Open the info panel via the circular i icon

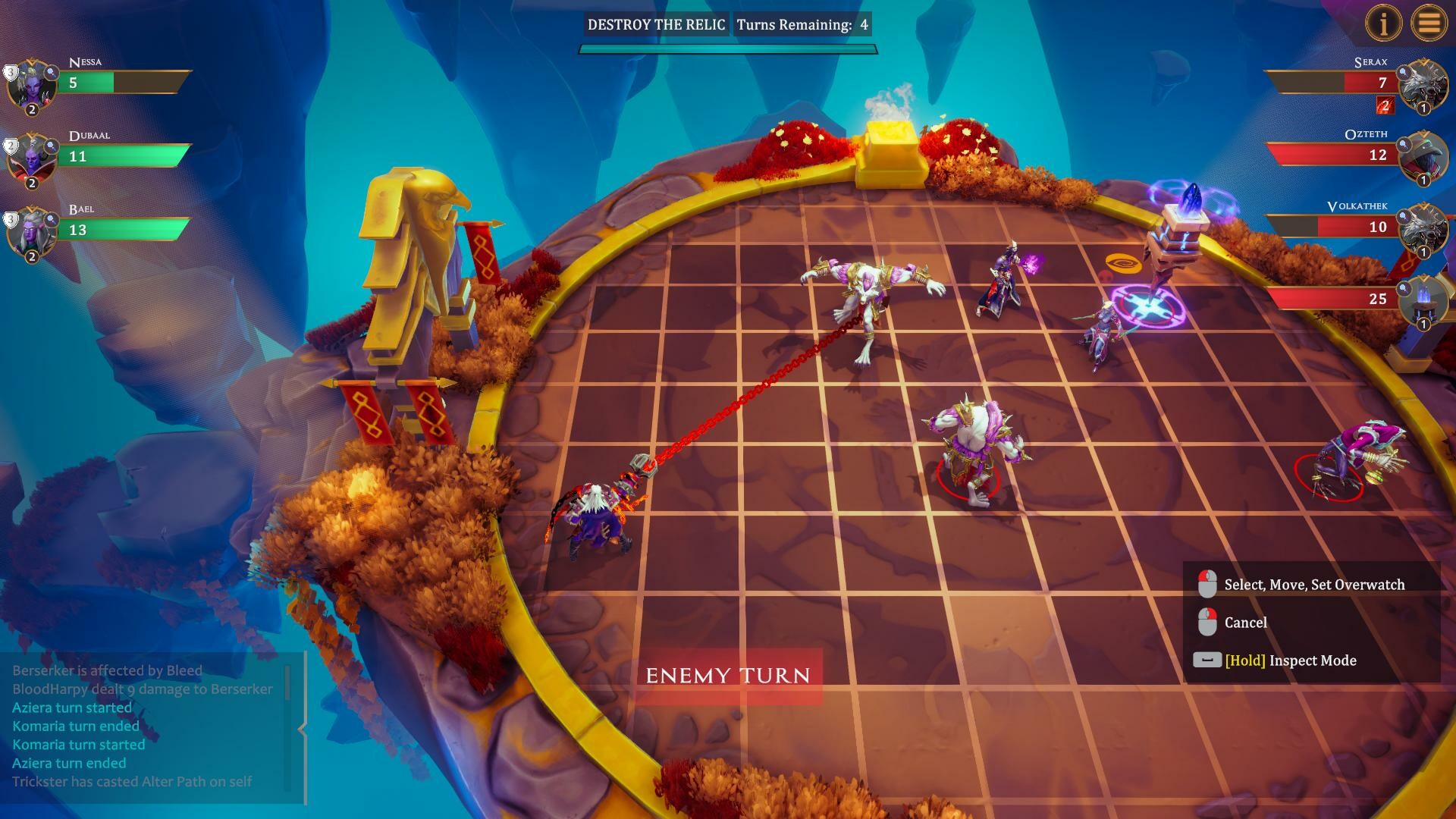click(x=1383, y=24)
